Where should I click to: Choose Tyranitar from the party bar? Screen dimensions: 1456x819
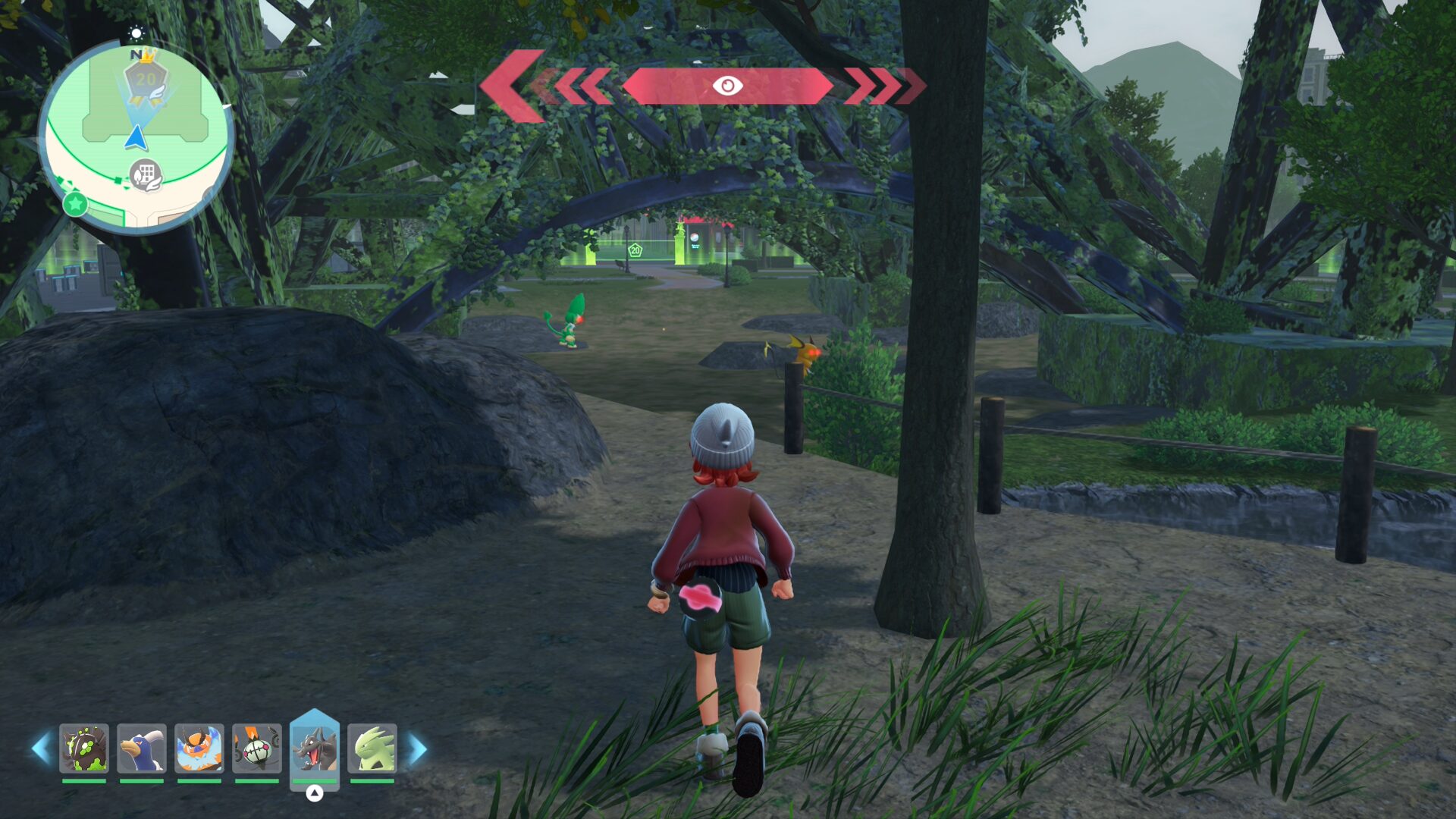372,748
